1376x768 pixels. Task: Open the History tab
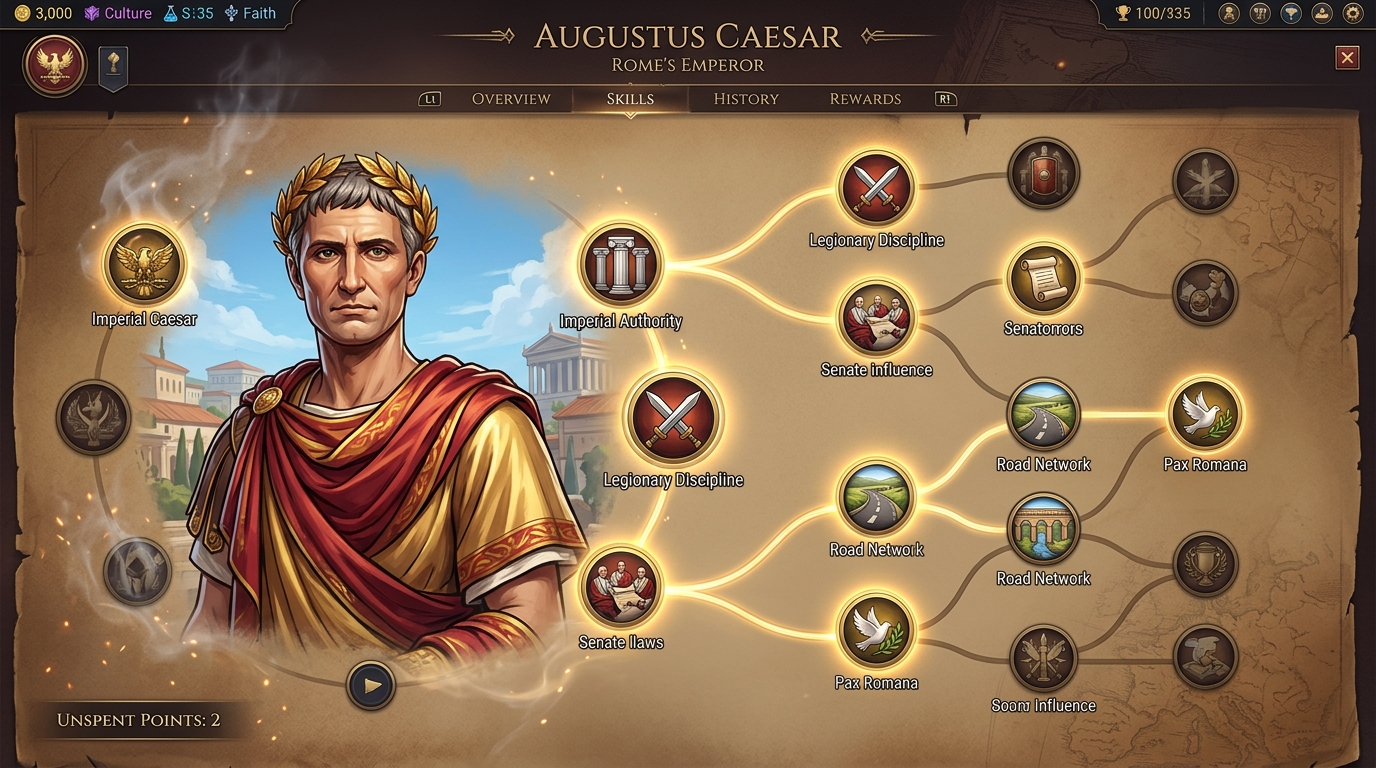click(x=746, y=99)
